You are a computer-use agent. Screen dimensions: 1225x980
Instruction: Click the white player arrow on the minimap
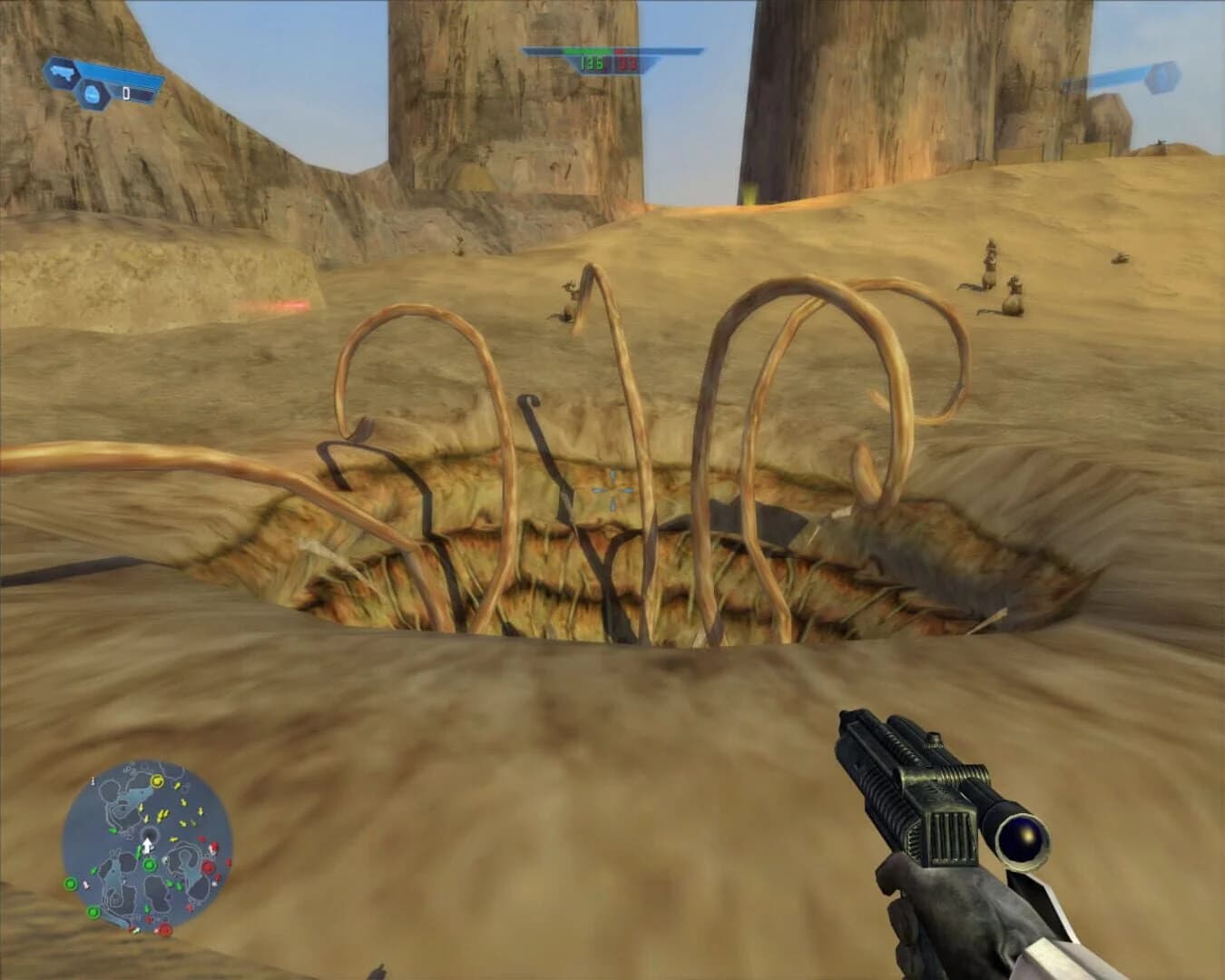147,844
